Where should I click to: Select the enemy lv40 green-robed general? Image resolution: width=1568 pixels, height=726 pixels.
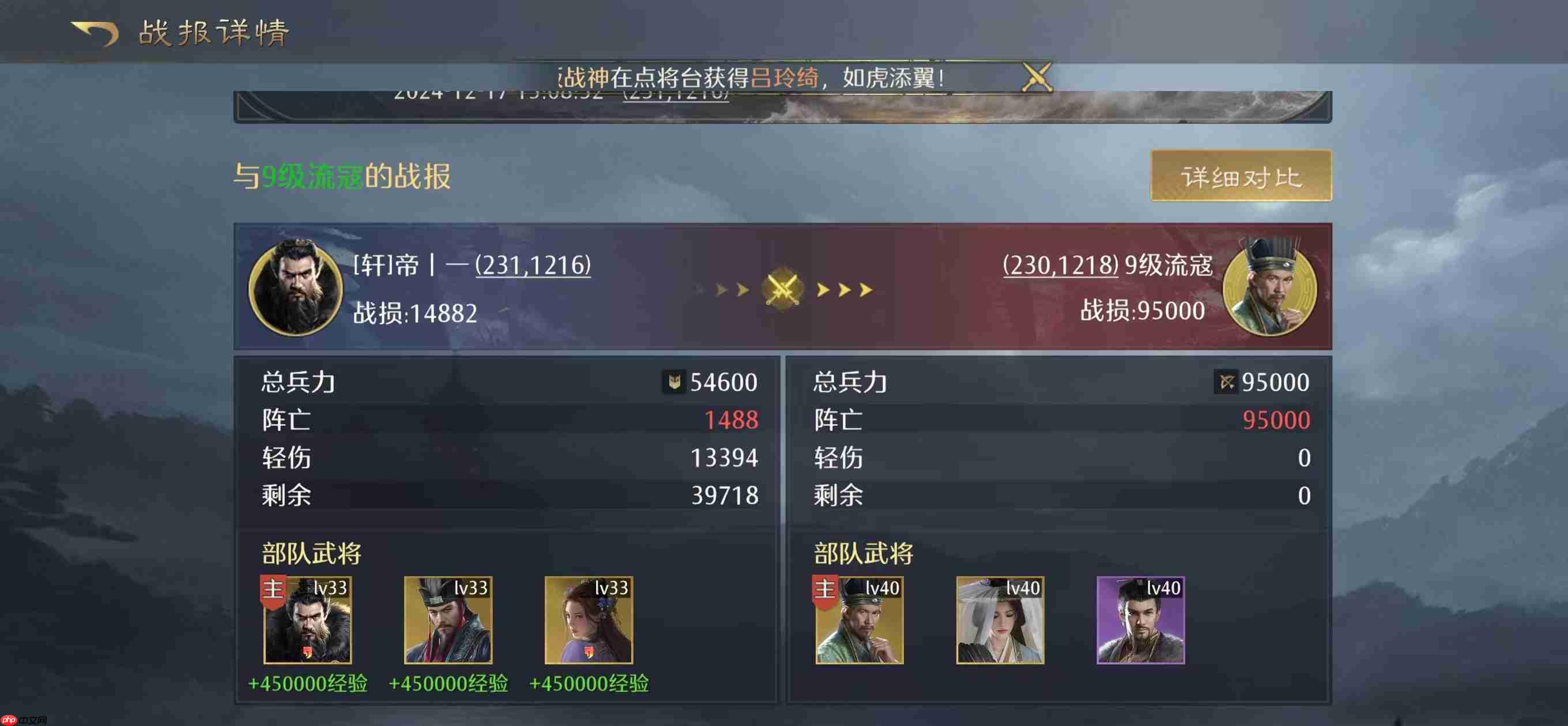coord(860,622)
